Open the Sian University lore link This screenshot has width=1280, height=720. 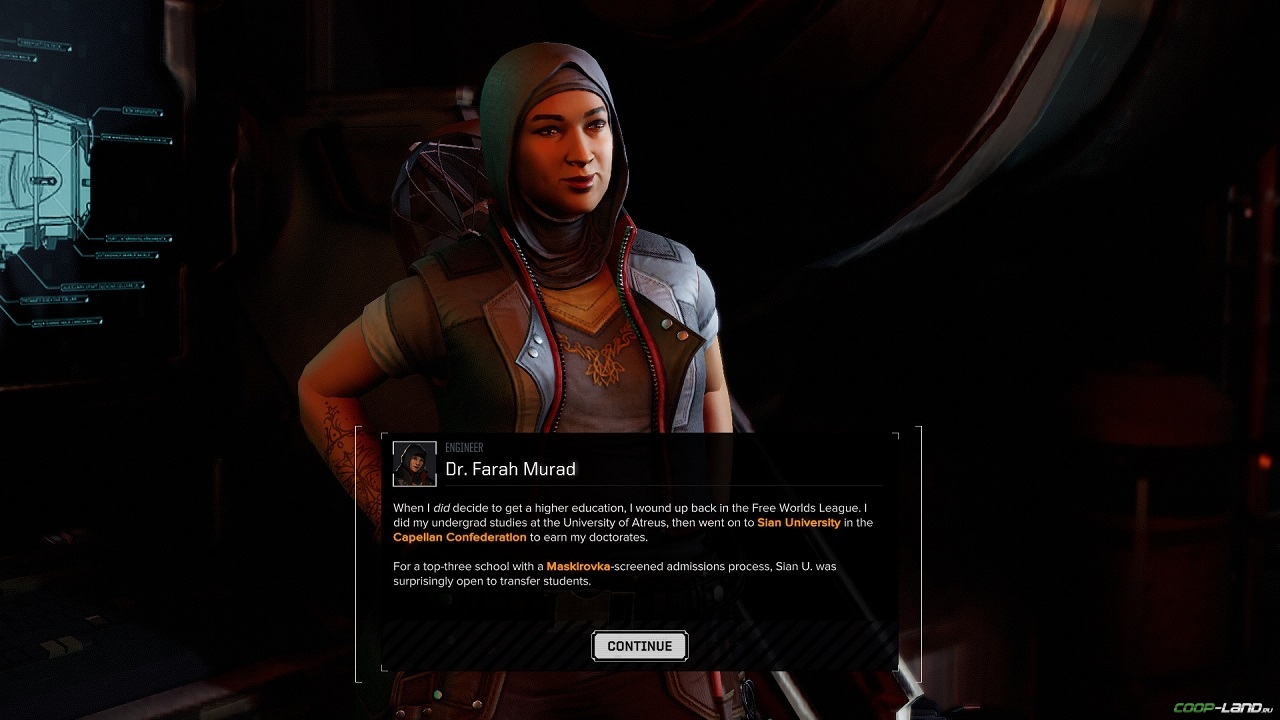click(x=798, y=523)
